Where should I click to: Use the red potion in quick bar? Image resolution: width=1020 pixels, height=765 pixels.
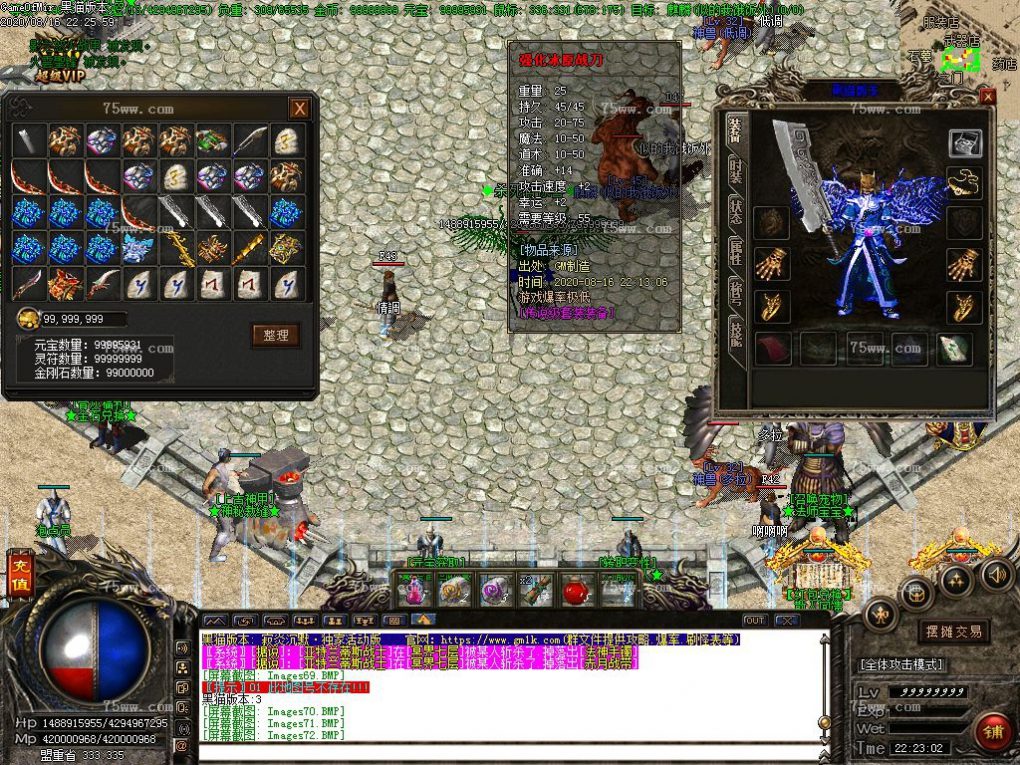(x=572, y=590)
